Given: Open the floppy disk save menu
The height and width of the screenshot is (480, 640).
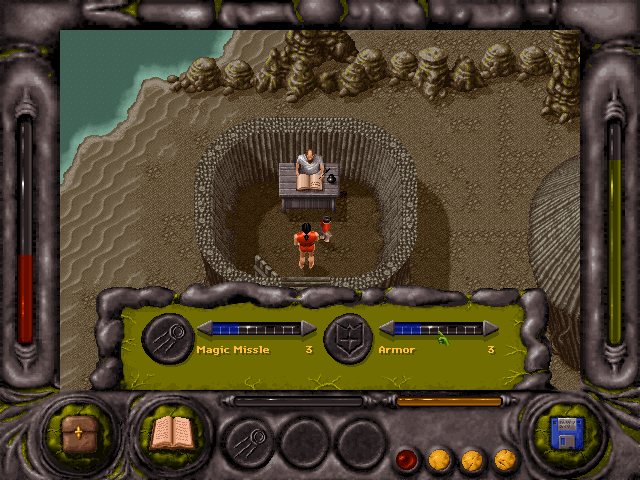Looking at the screenshot, I should tap(566, 435).
